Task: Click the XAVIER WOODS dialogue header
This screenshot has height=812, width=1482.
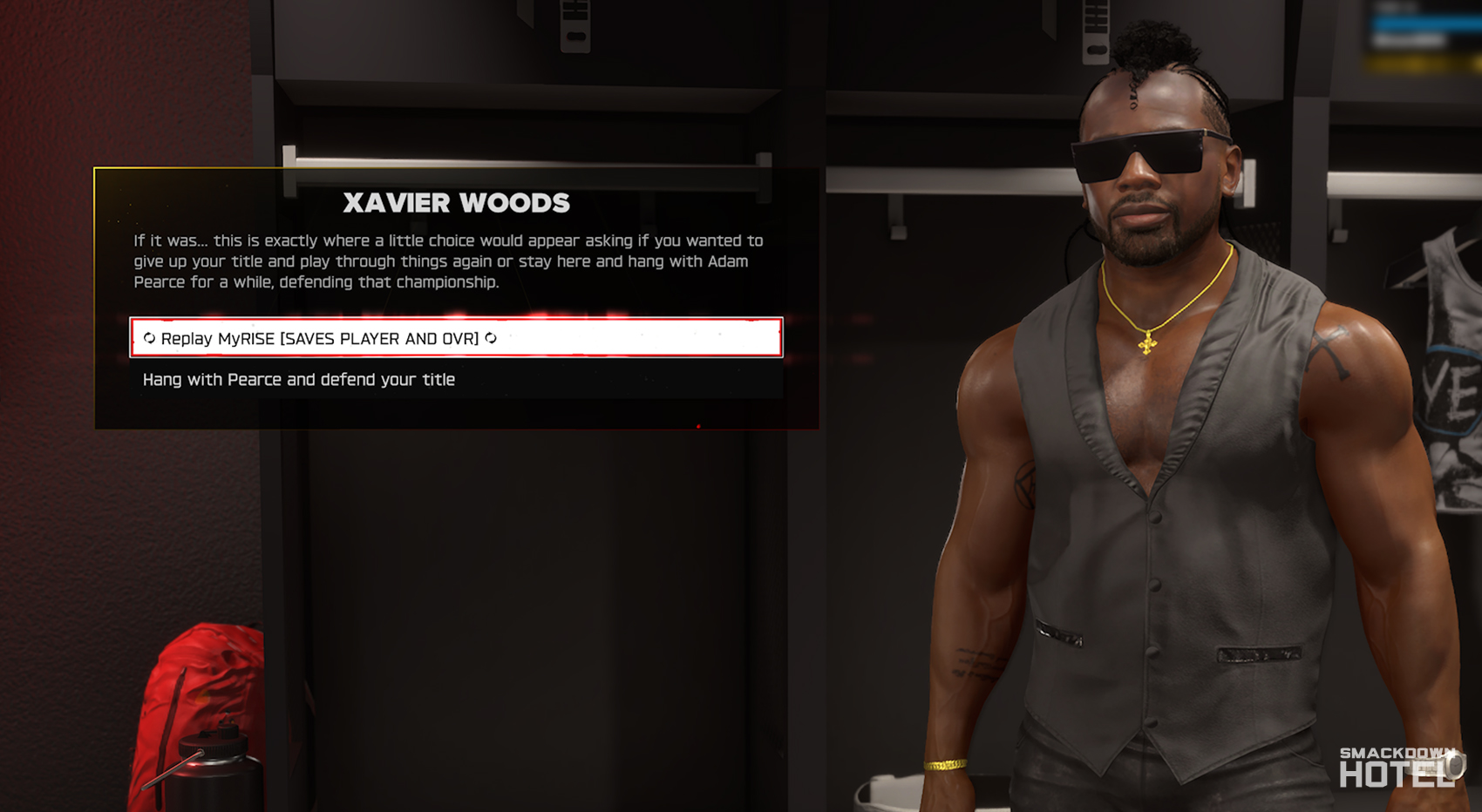Action: tap(457, 203)
